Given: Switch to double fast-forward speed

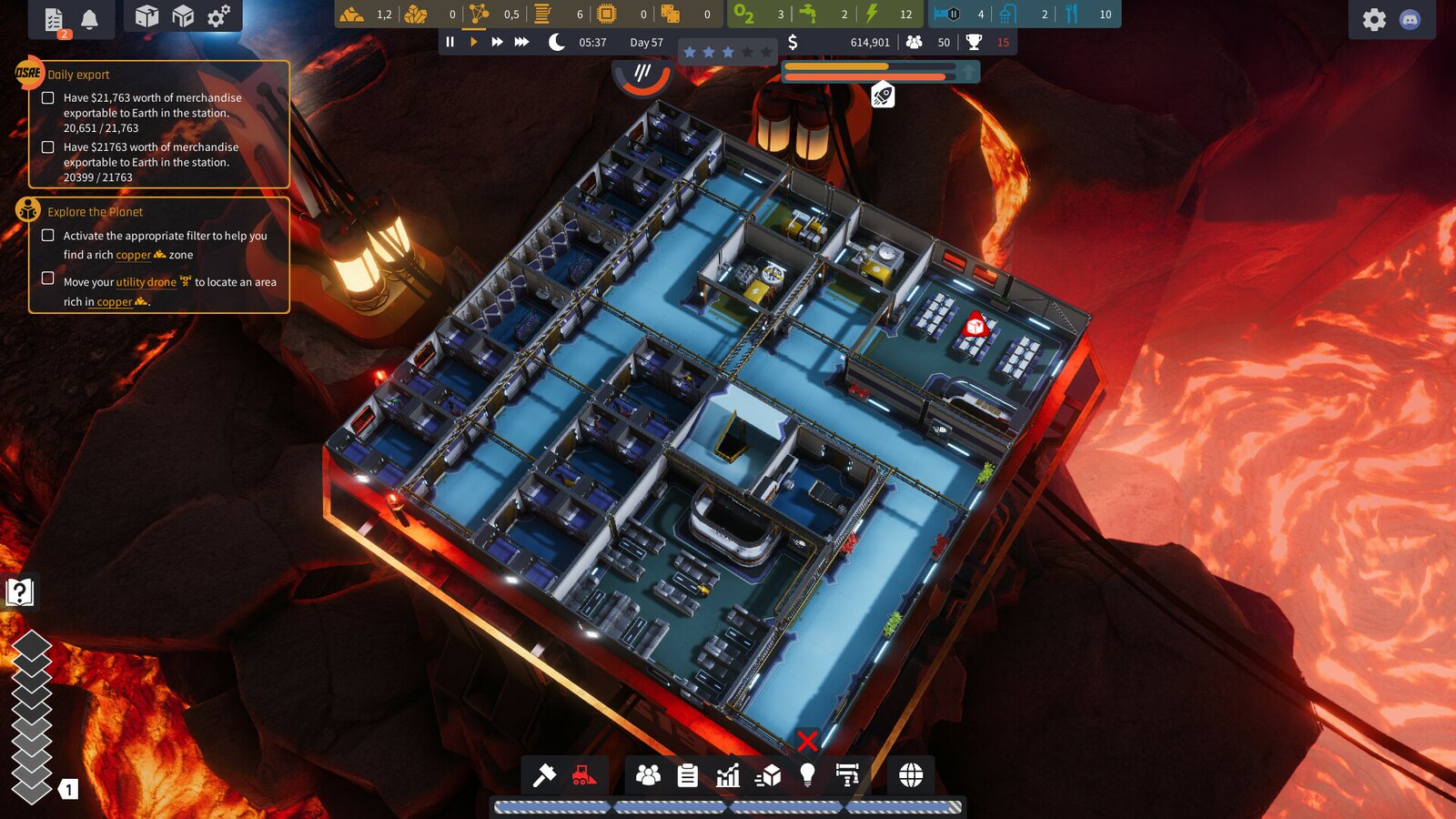Looking at the screenshot, I should tap(497, 42).
